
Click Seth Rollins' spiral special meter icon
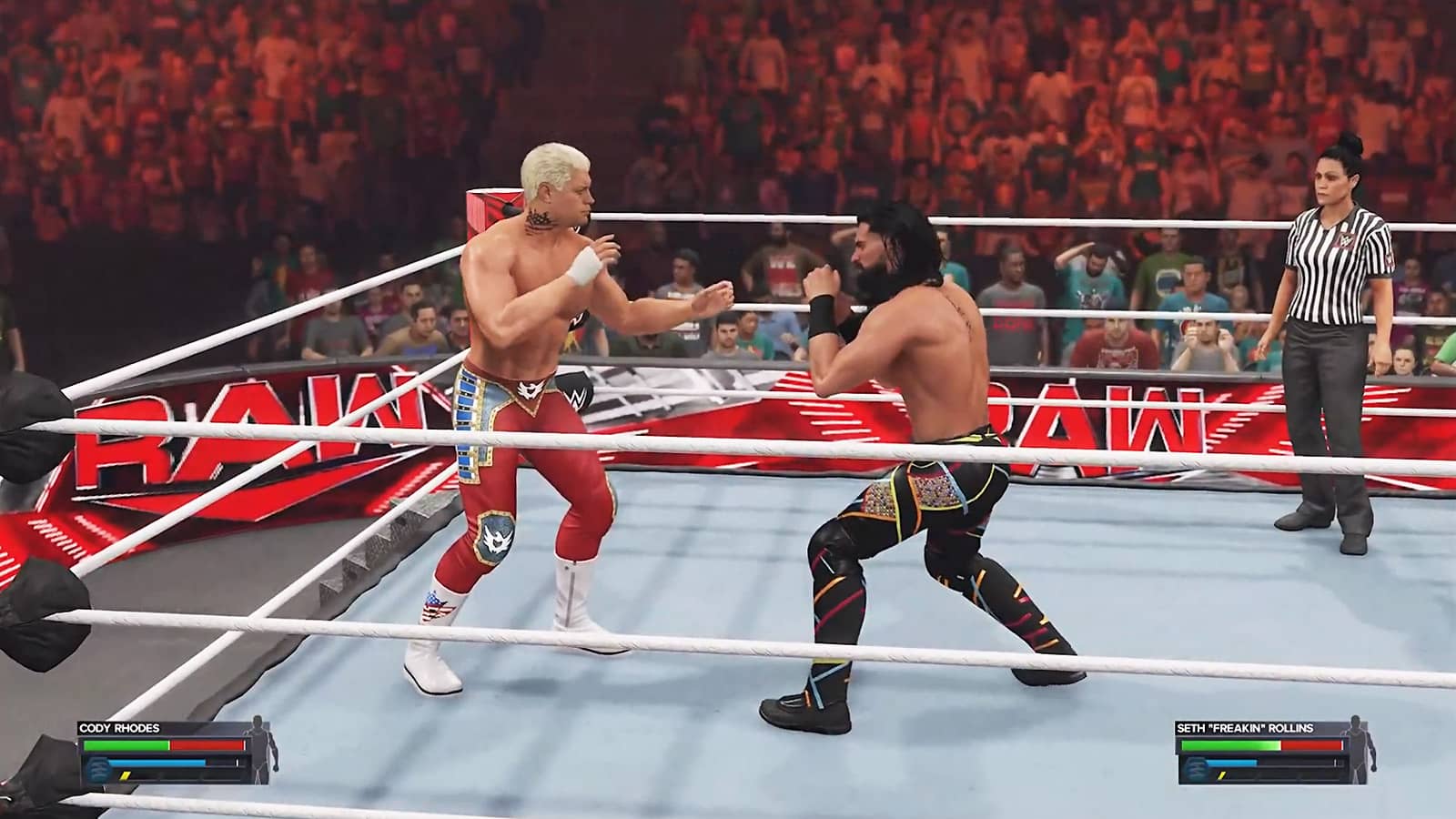pyautogui.click(x=1196, y=769)
